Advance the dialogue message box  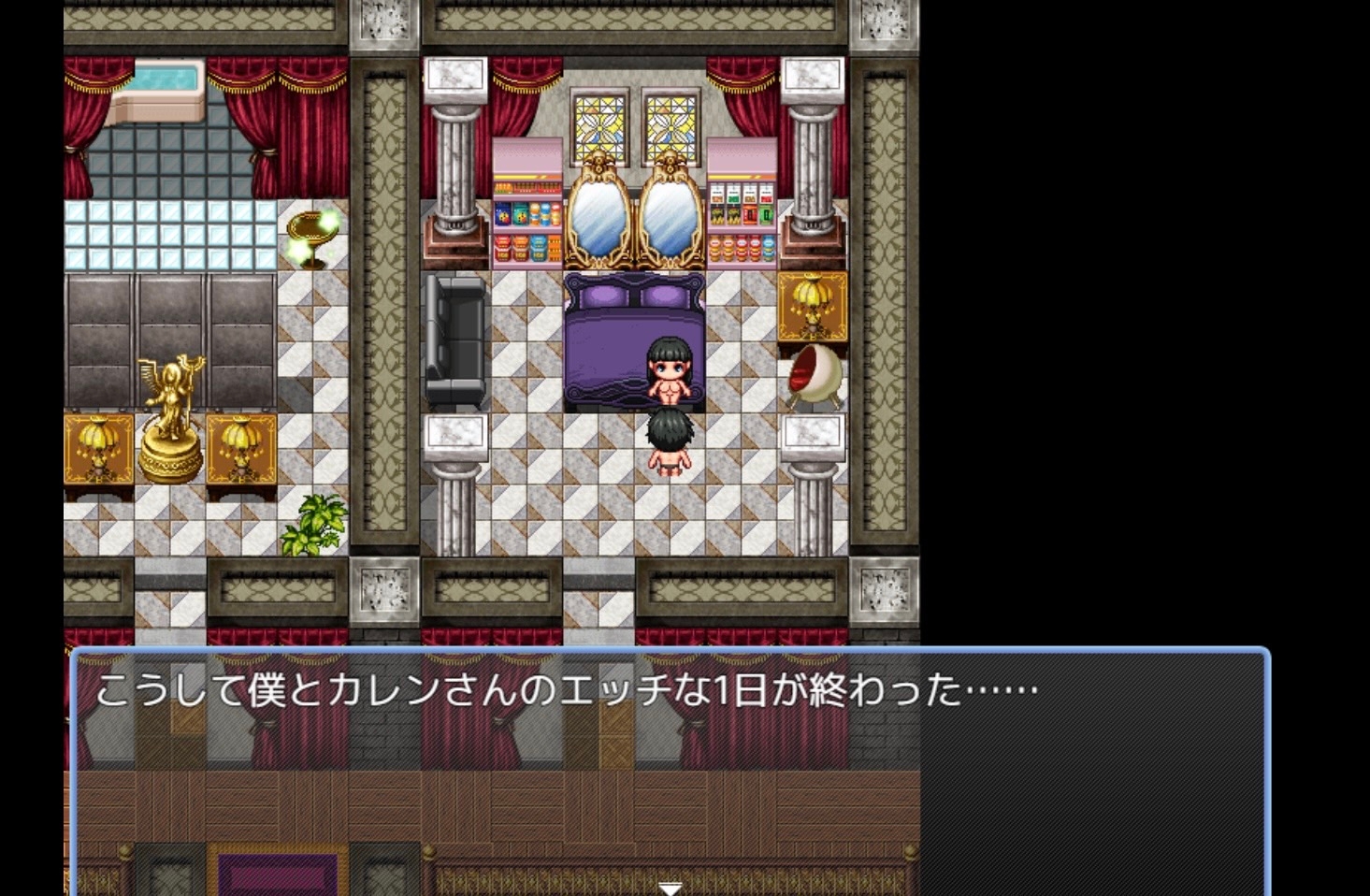click(670, 769)
